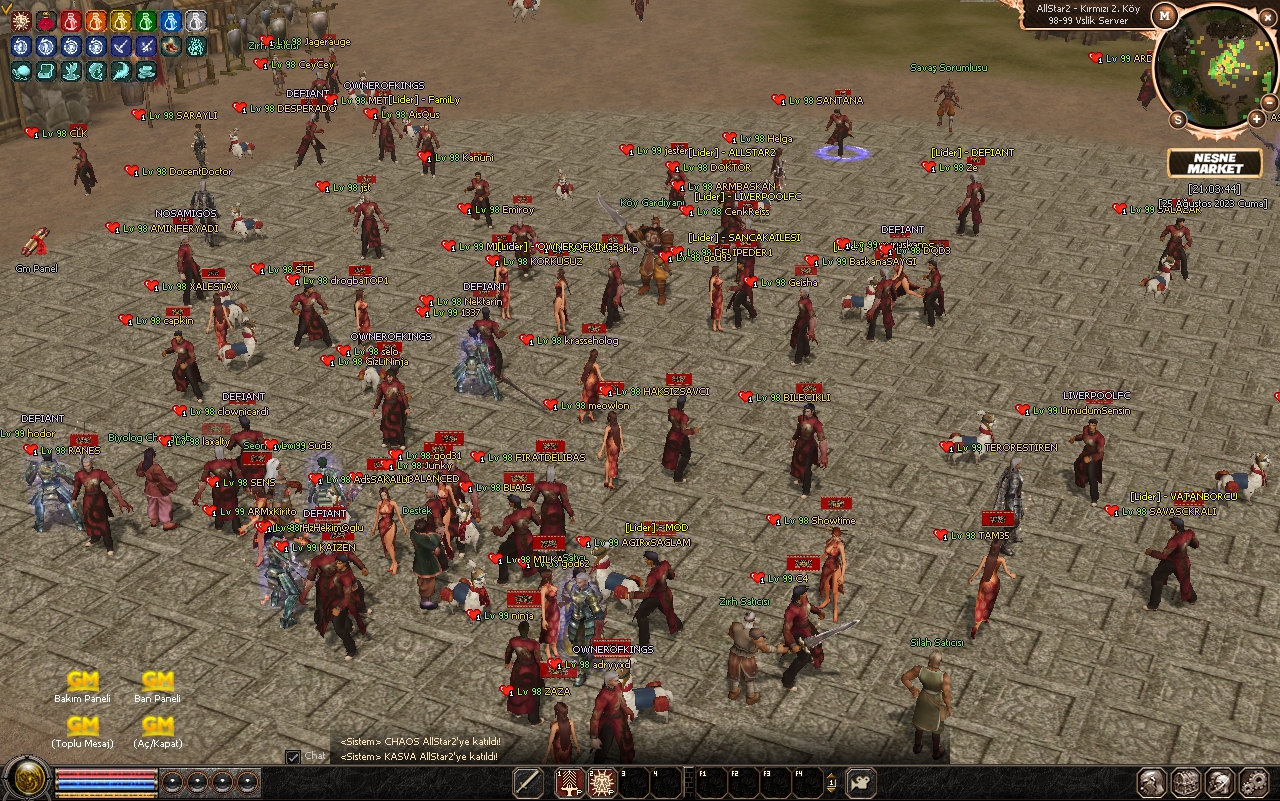The image size is (1280, 801).
Task: Click the Aç/Kapat GM button
Action: point(157,727)
